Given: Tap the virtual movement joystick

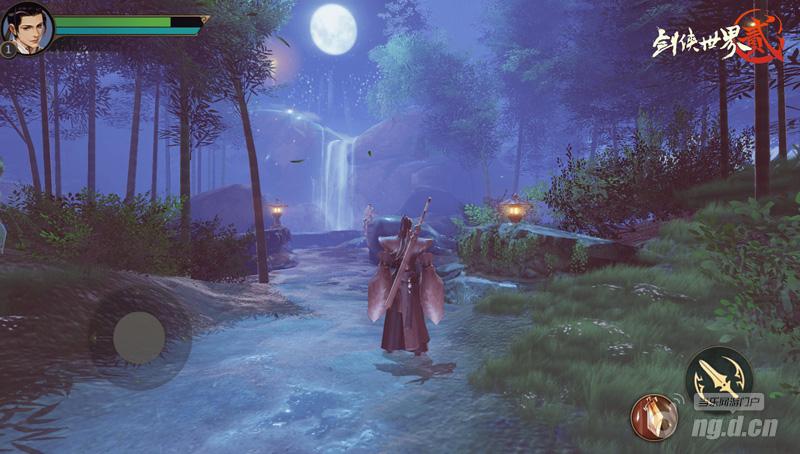Looking at the screenshot, I should click(x=138, y=338).
